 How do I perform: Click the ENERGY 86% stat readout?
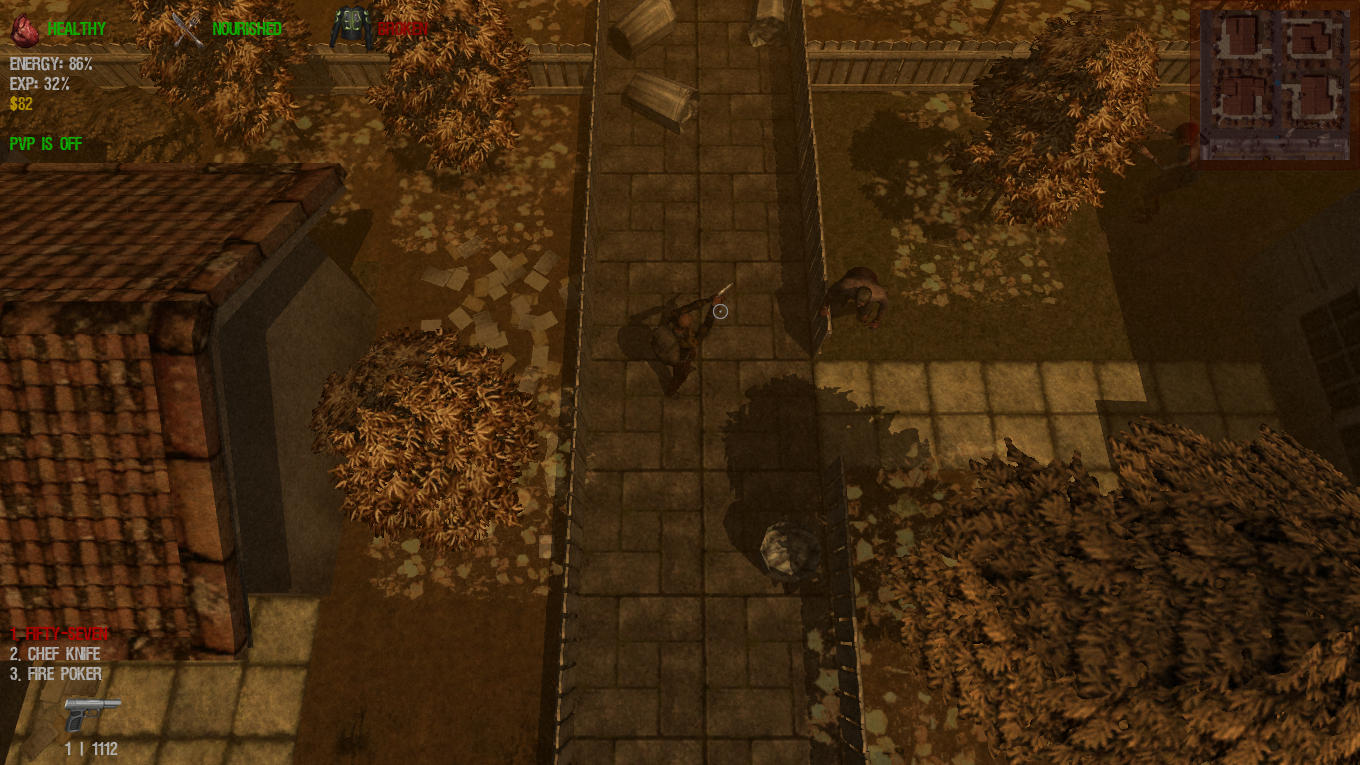click(50, 62)
